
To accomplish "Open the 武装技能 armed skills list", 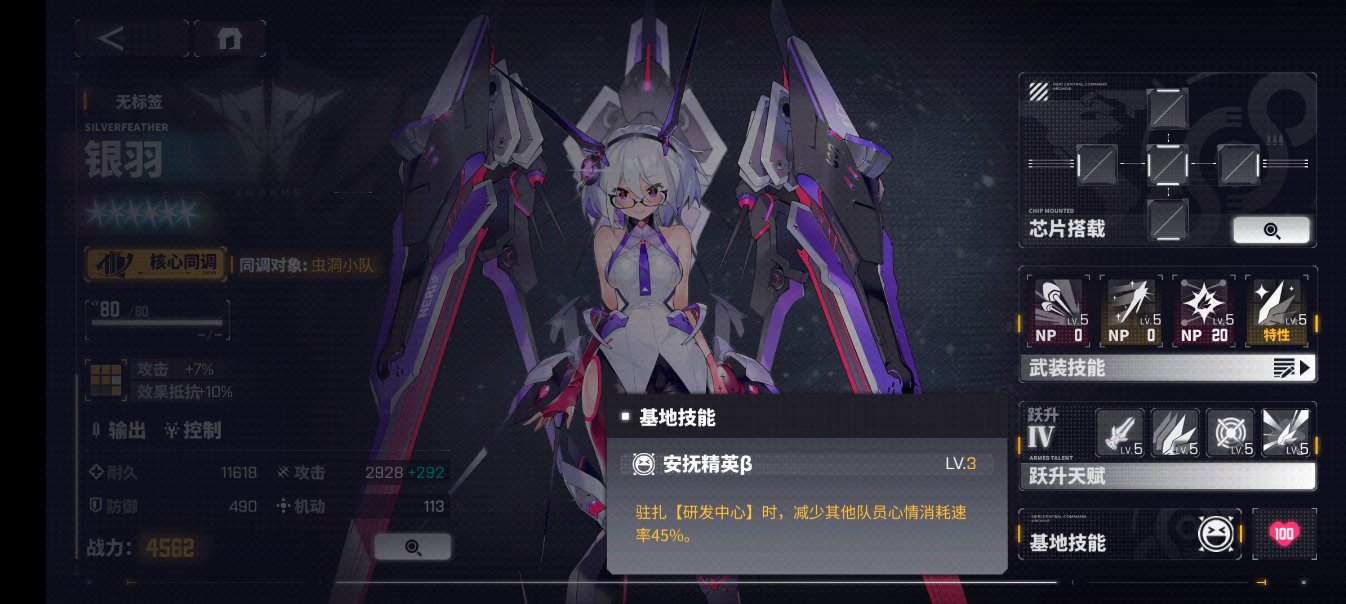I will point(1167,368).
